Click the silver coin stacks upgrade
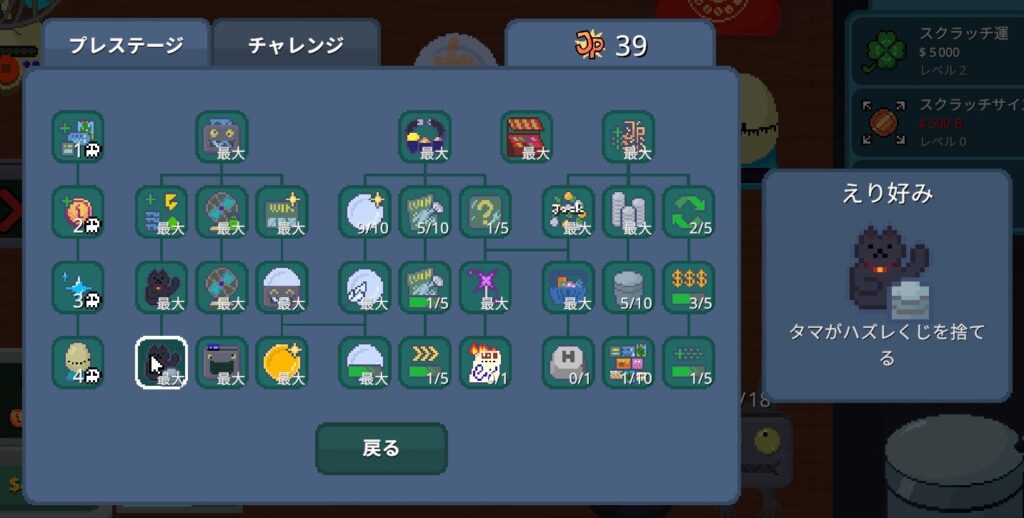The image size is (1024, 518). click(x=628, y=211)
